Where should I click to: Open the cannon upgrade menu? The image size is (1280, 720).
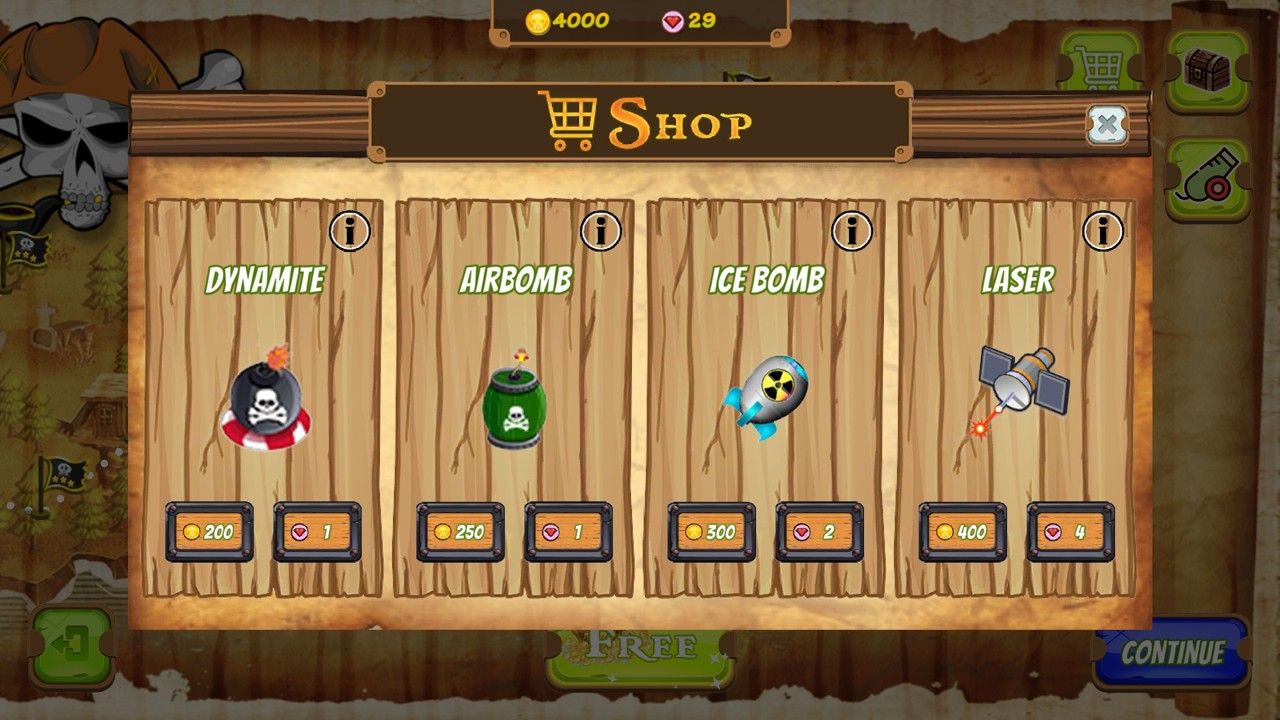[x=1208, y=180]
